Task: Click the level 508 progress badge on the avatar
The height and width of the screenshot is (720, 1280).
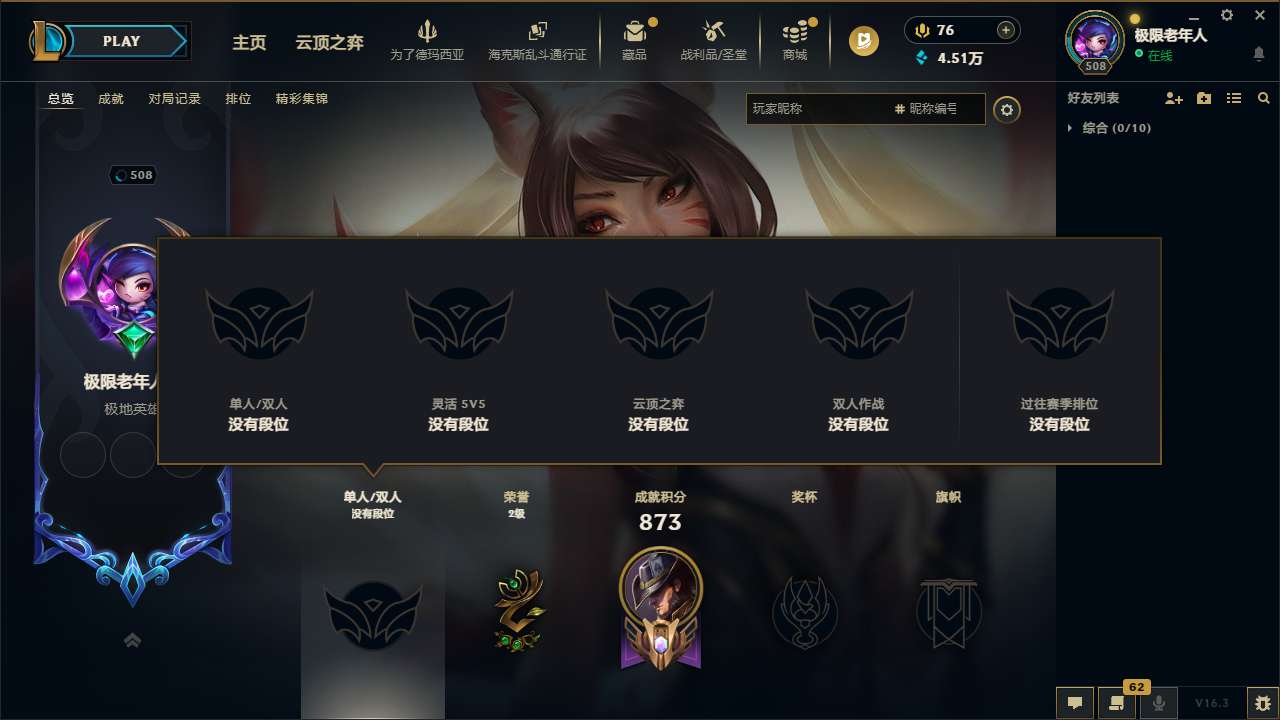Action: (1095, 64)
